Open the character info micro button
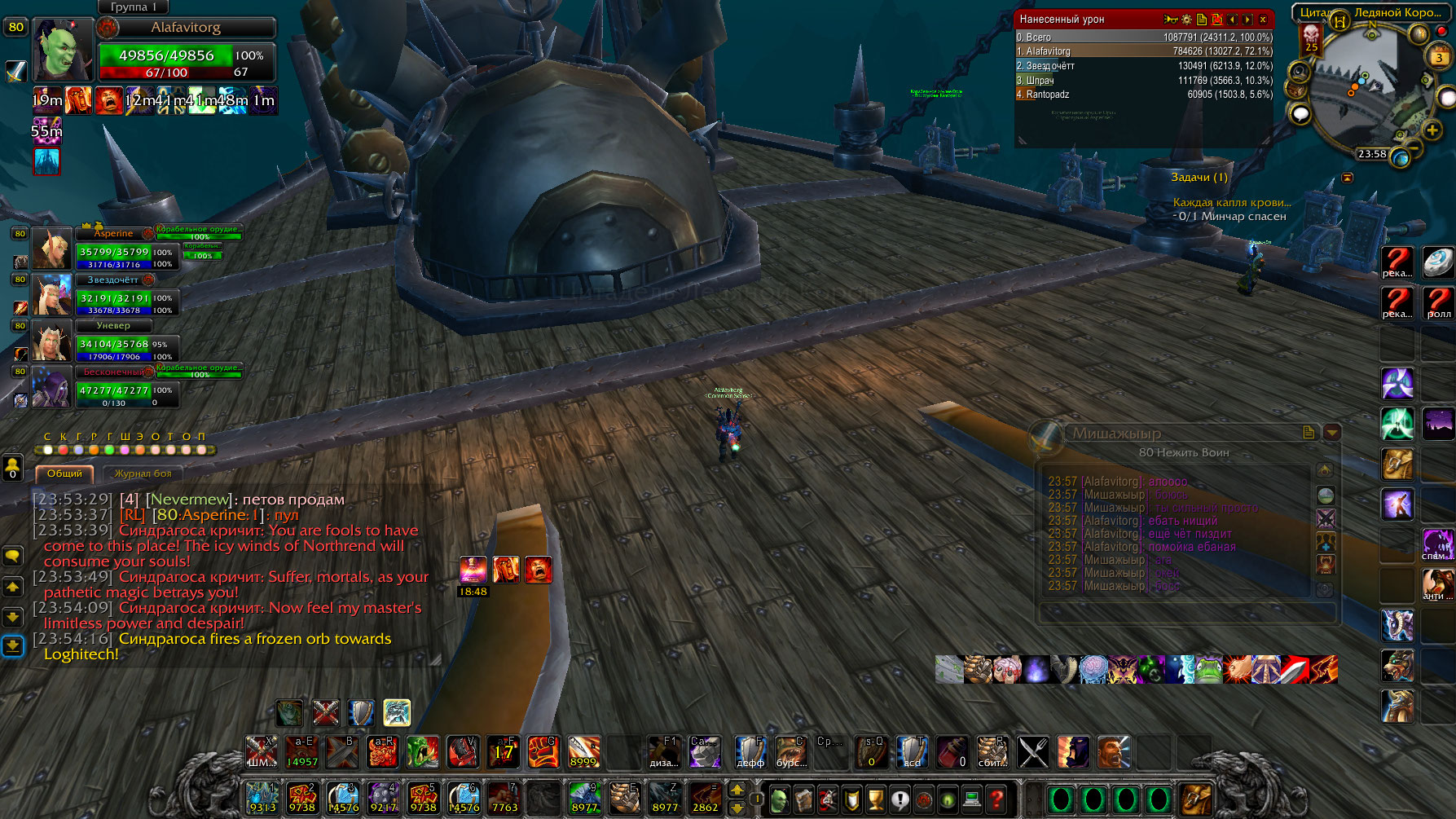This screenshot has height=819, width=1456. [779, 799]
